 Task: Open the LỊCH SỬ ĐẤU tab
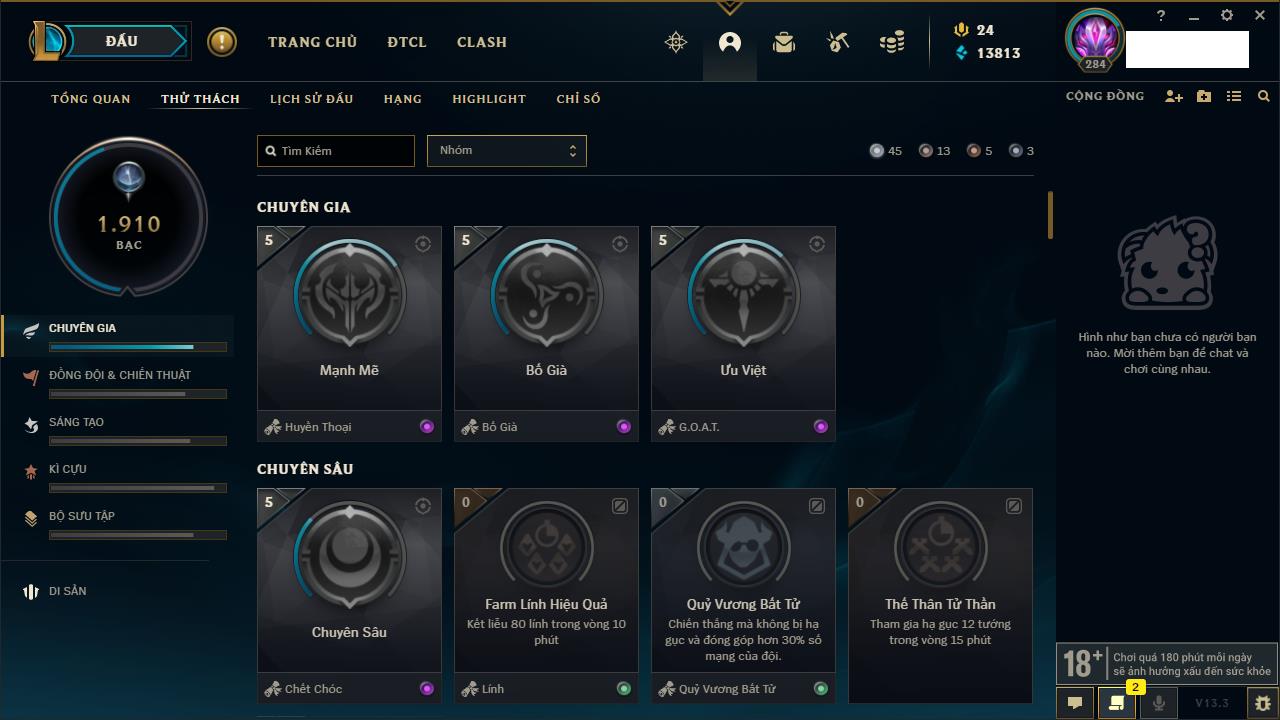[311, 99]
